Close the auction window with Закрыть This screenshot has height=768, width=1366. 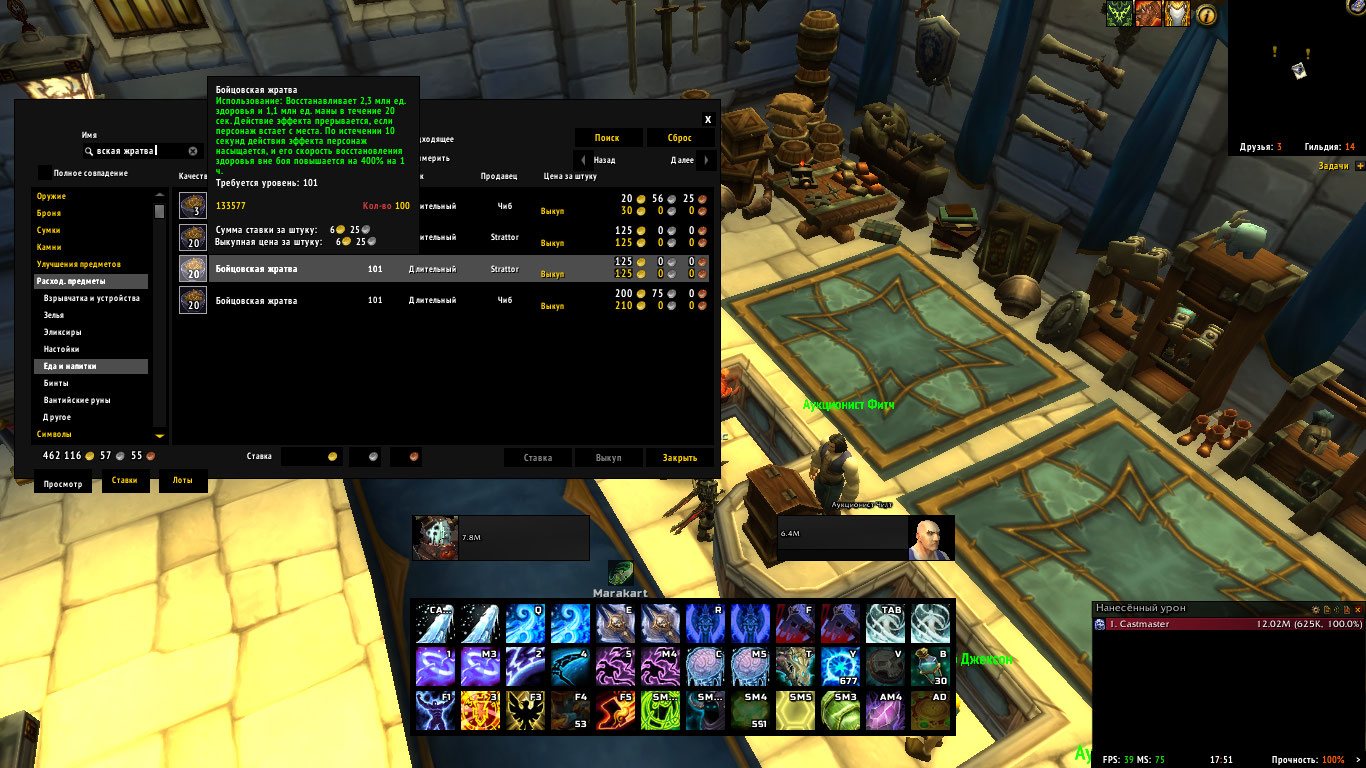680,458
